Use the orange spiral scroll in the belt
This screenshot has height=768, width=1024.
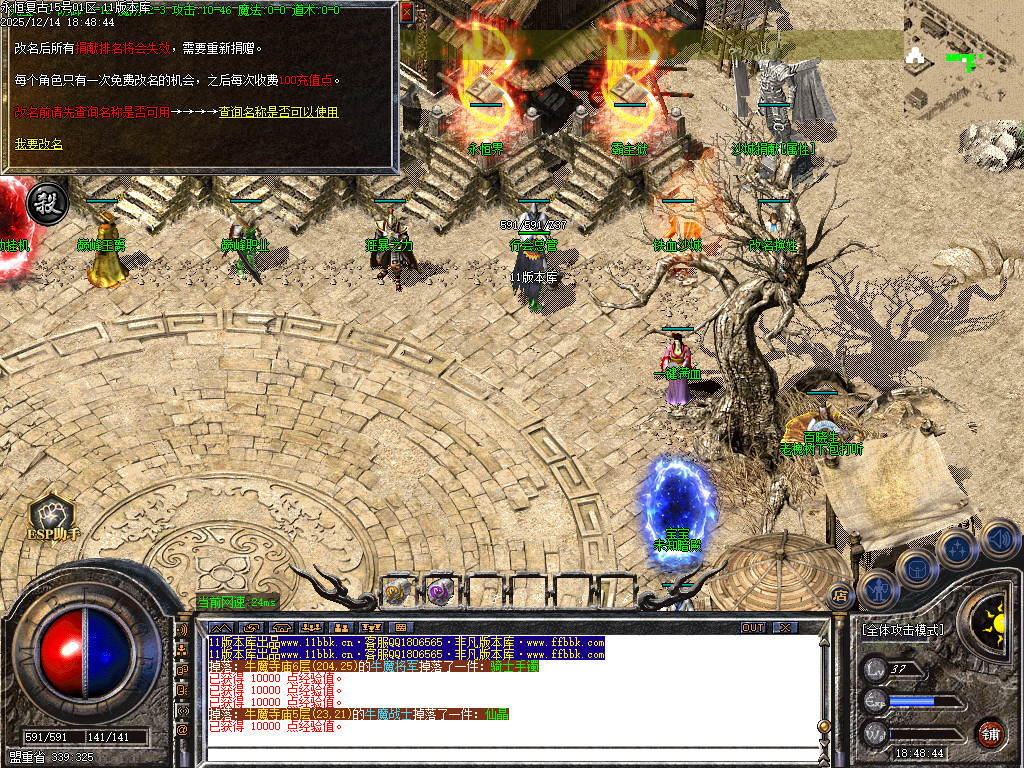[x=396, y=592]
